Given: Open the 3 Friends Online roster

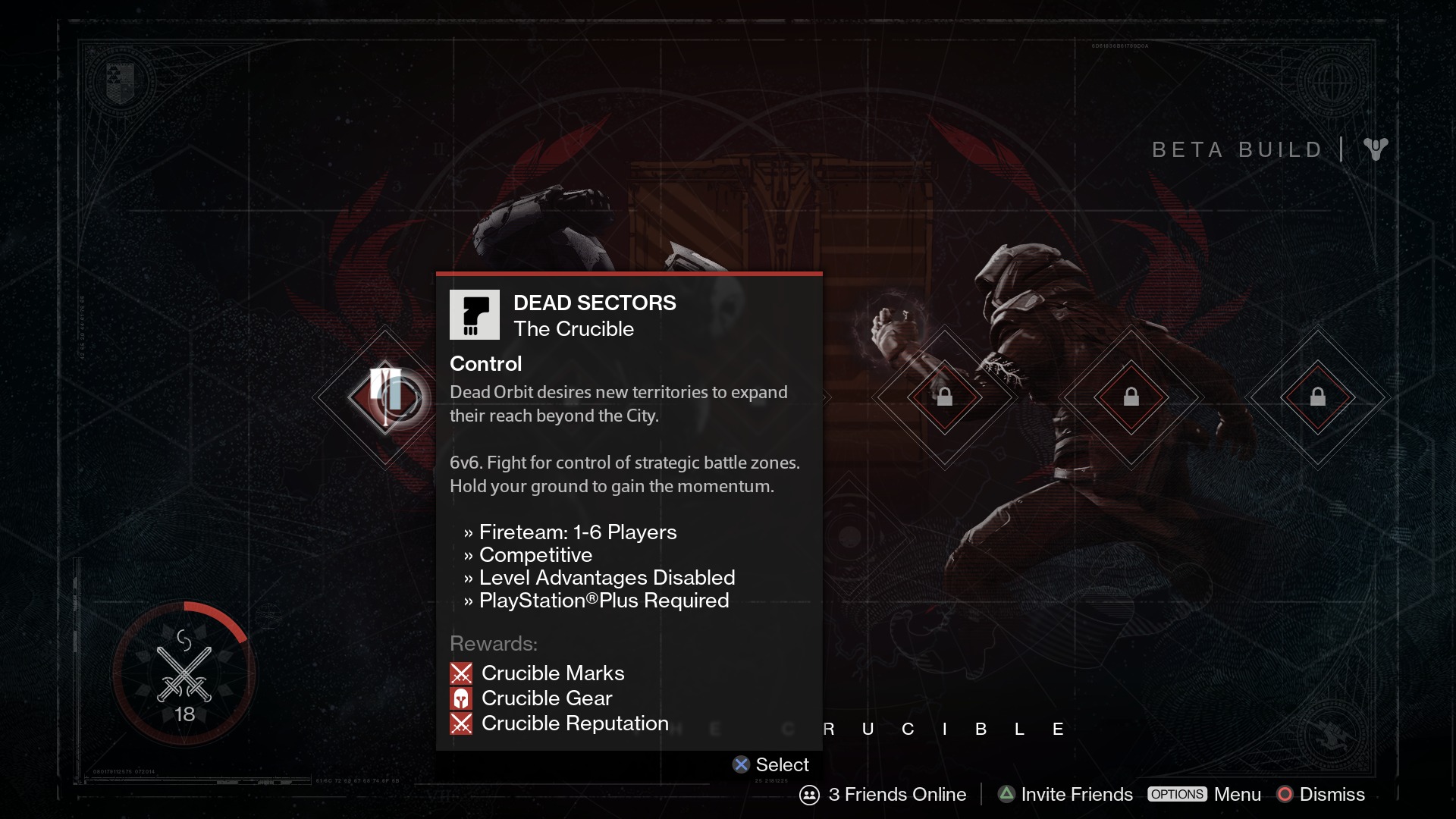Looking at the screenshot, I should pyautogui.click(x=883, y=794).
